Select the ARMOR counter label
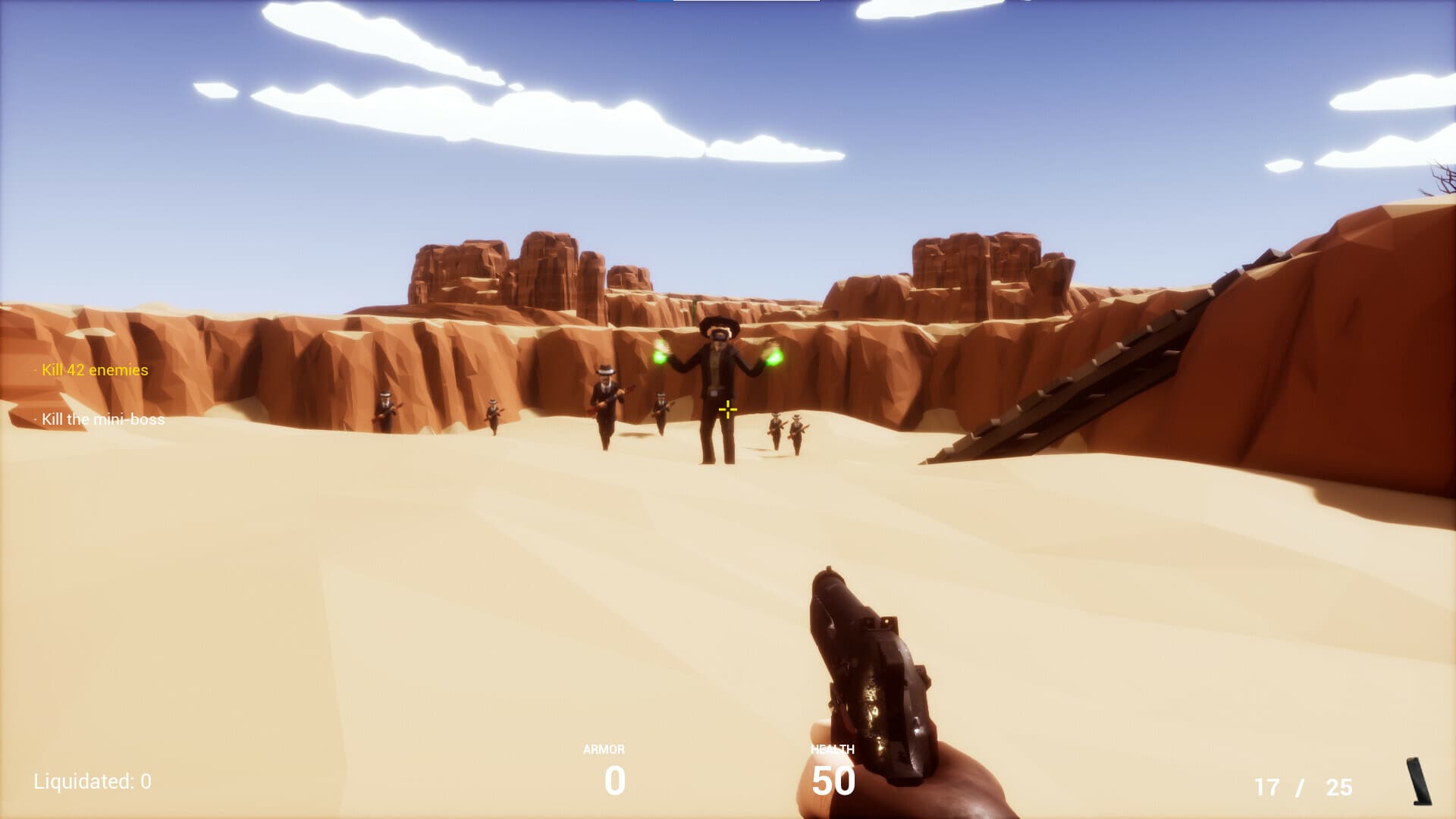Image resolution: width=1456 pixels, height=819 pixels. pos(601,748)
